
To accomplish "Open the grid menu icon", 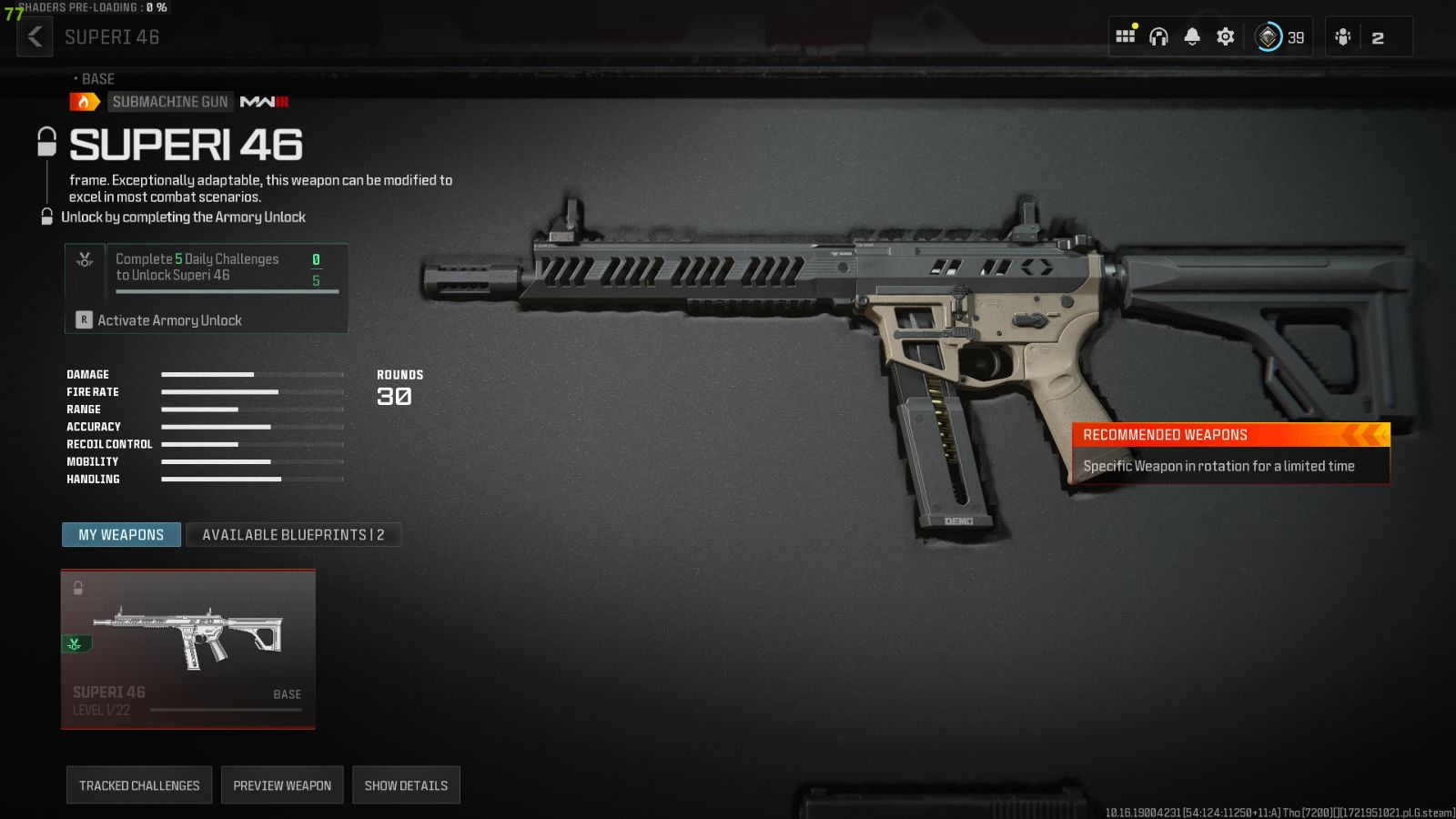I will [x=1126, y=36].
